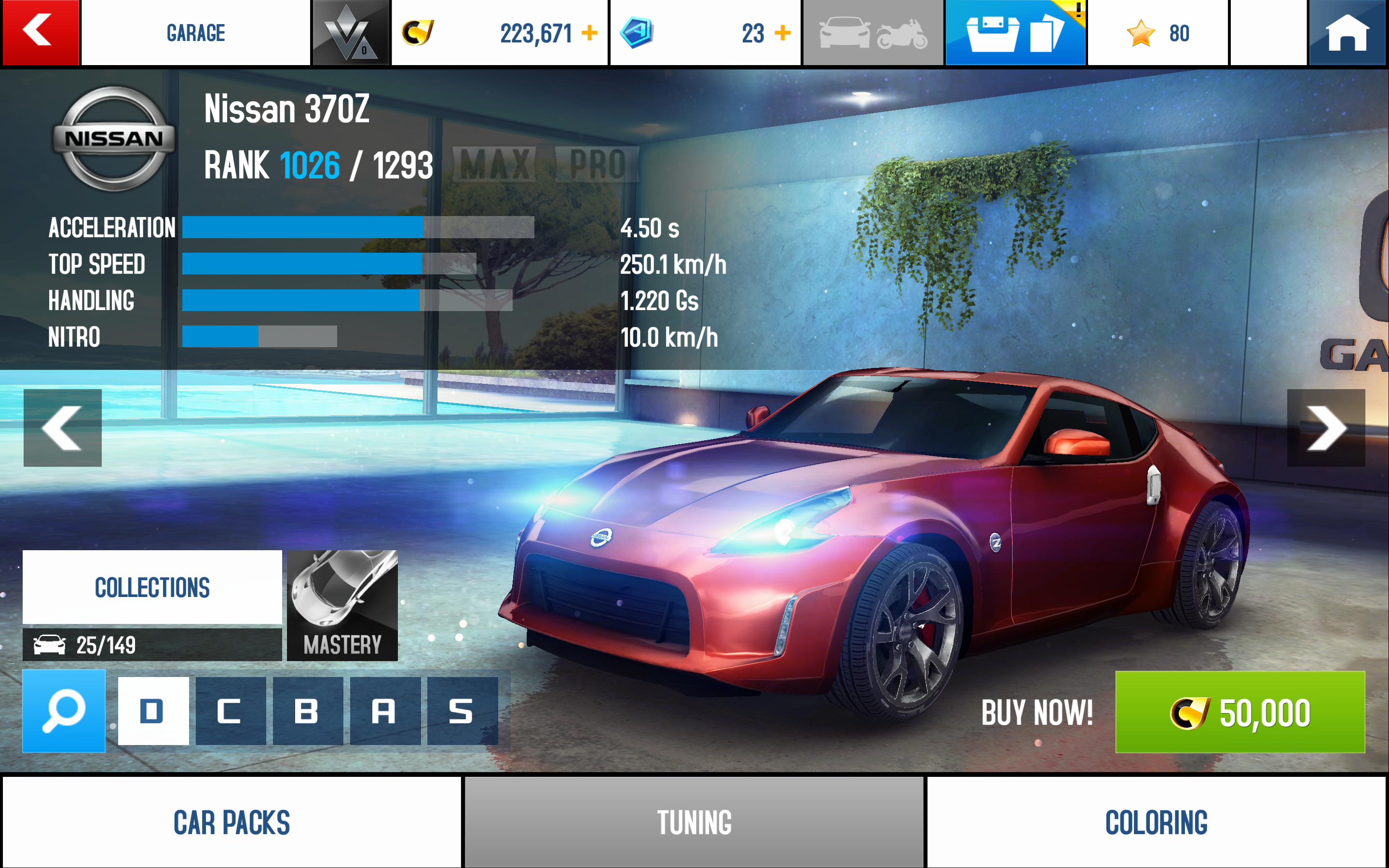Screen dimensions: 1389x868
Task: Open the VIP level emblem
Action: [x=350, y=33]
